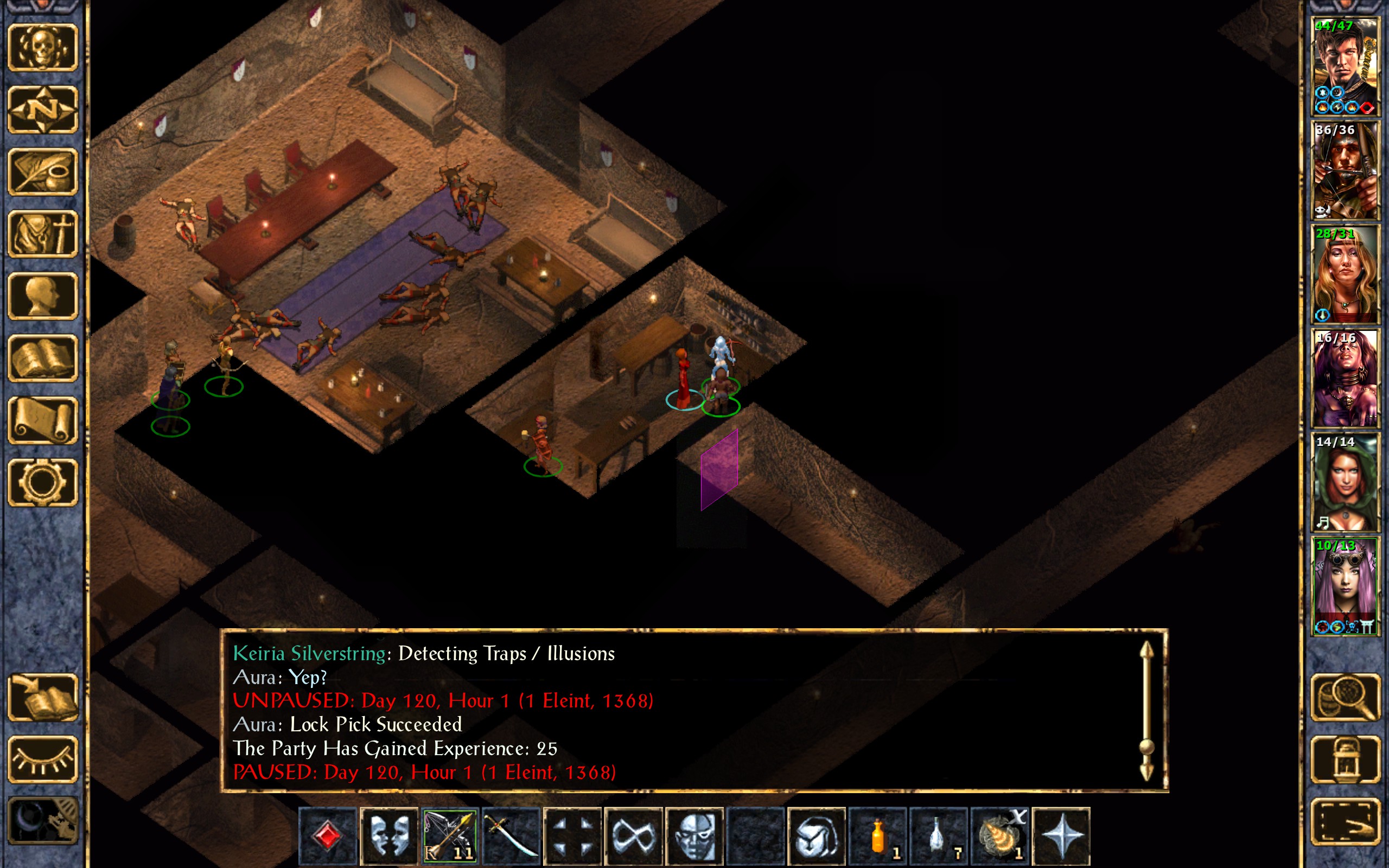Quick save using the book-with-arrow button
1389x868 pixels.
[x=43, y=697]
